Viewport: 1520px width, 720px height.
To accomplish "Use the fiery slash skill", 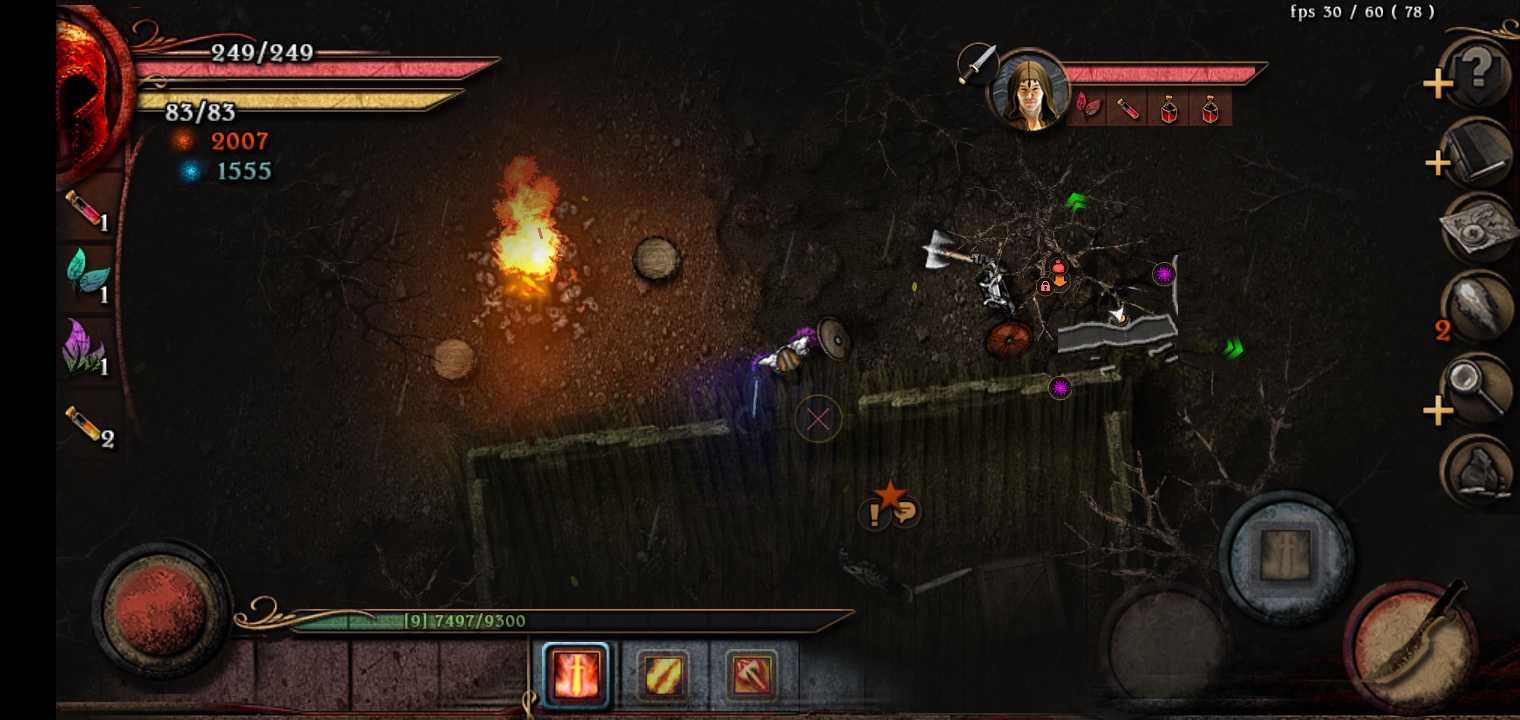I will point(662,676).
